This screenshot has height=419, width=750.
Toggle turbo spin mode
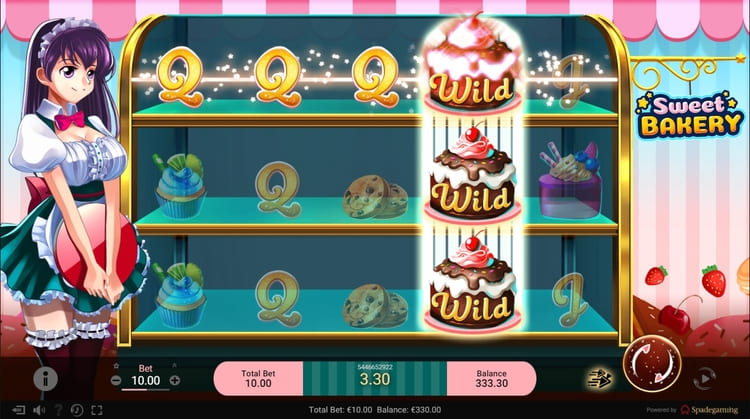point(598,378)
